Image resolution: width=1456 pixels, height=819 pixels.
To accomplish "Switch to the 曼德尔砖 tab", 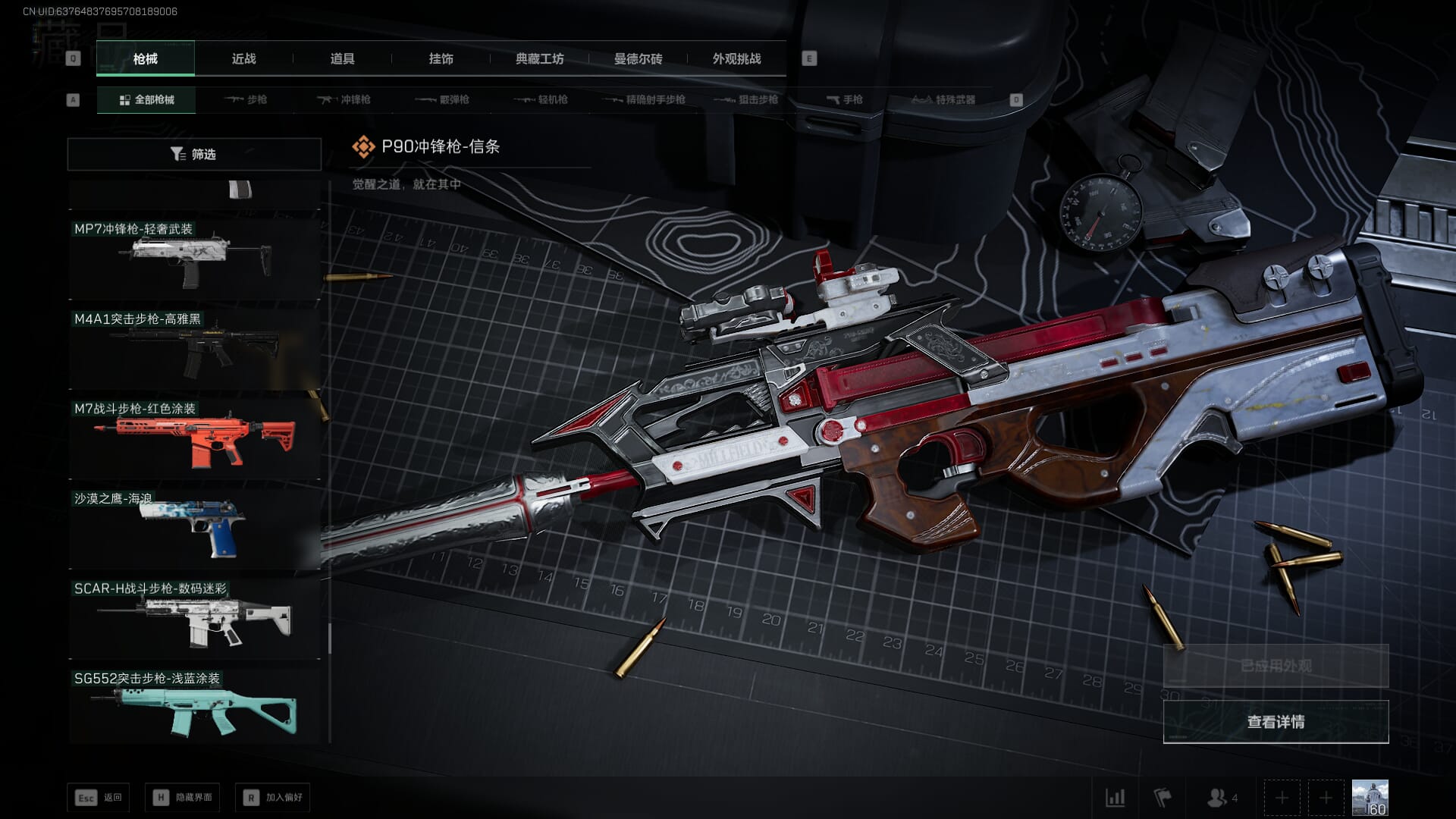I will 638,58.
